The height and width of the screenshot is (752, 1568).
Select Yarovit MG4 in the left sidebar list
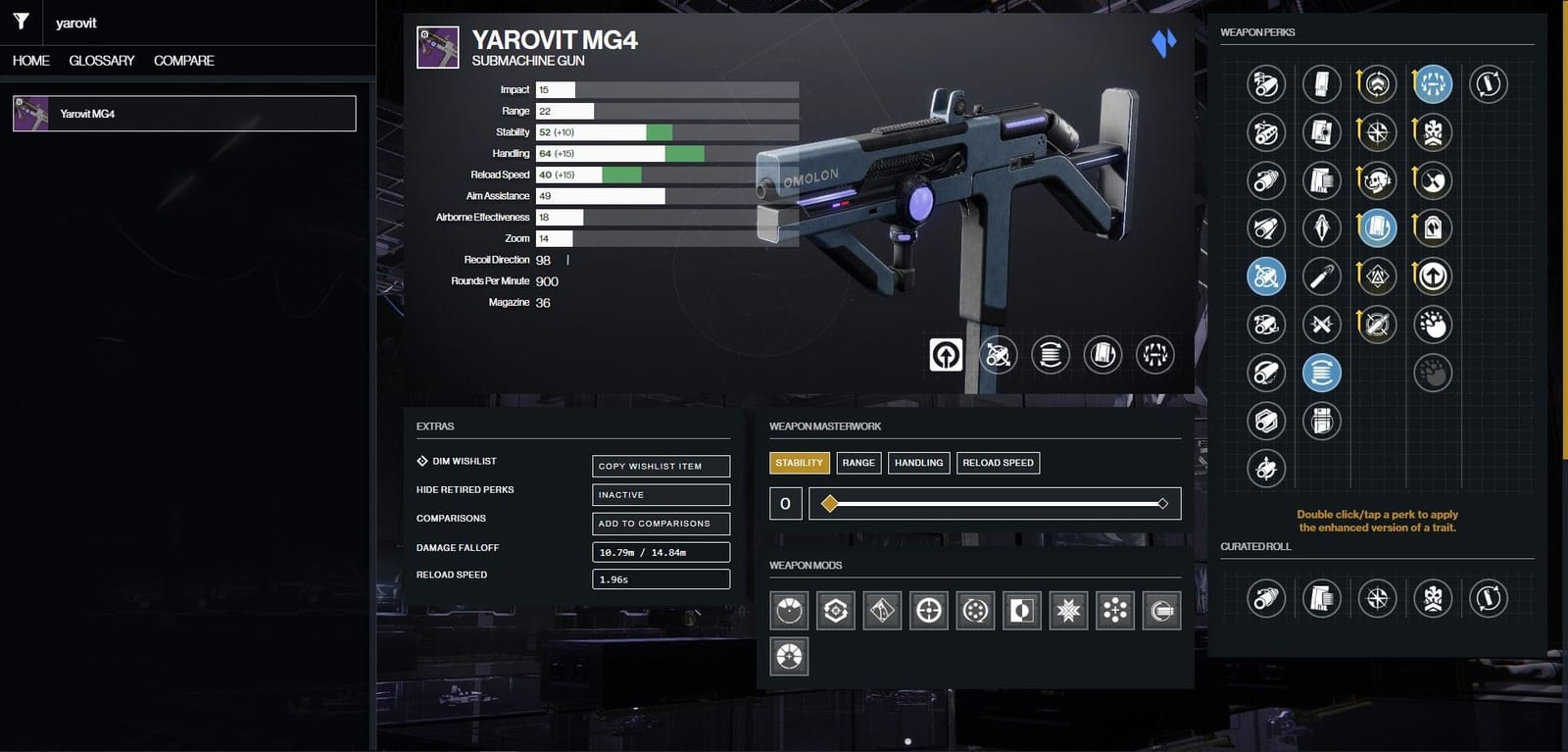[x=184, y=113]
